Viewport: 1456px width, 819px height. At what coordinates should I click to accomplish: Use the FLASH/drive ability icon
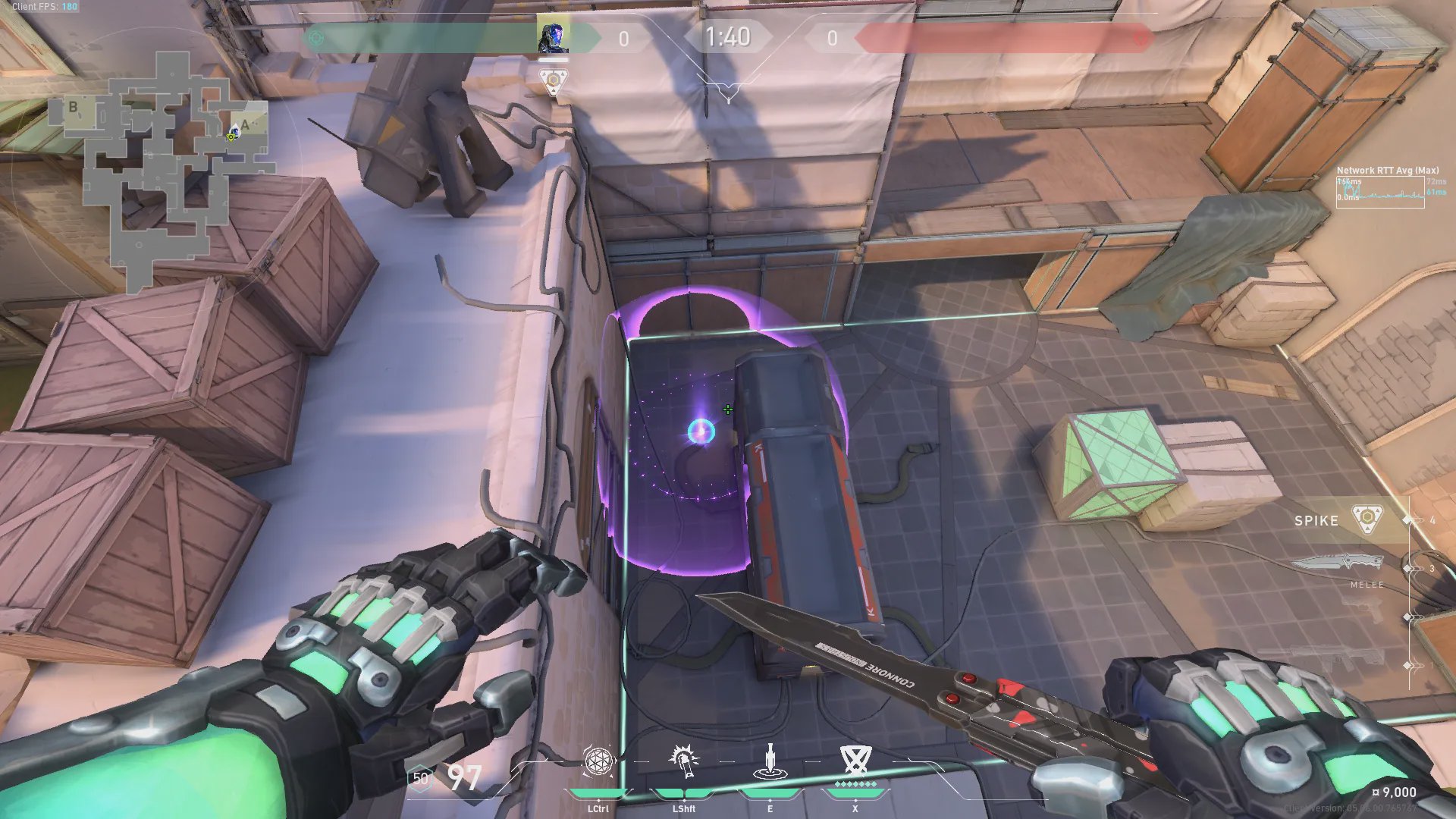(684, 761)
